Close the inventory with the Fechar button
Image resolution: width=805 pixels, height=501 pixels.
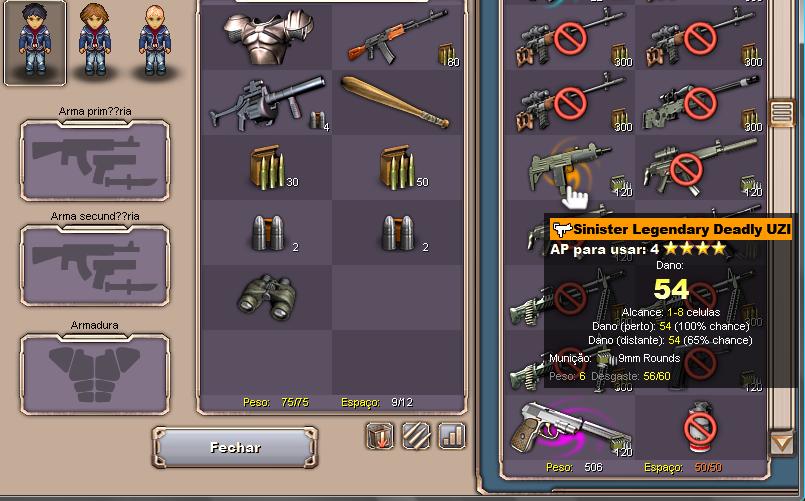coord(235,448)
